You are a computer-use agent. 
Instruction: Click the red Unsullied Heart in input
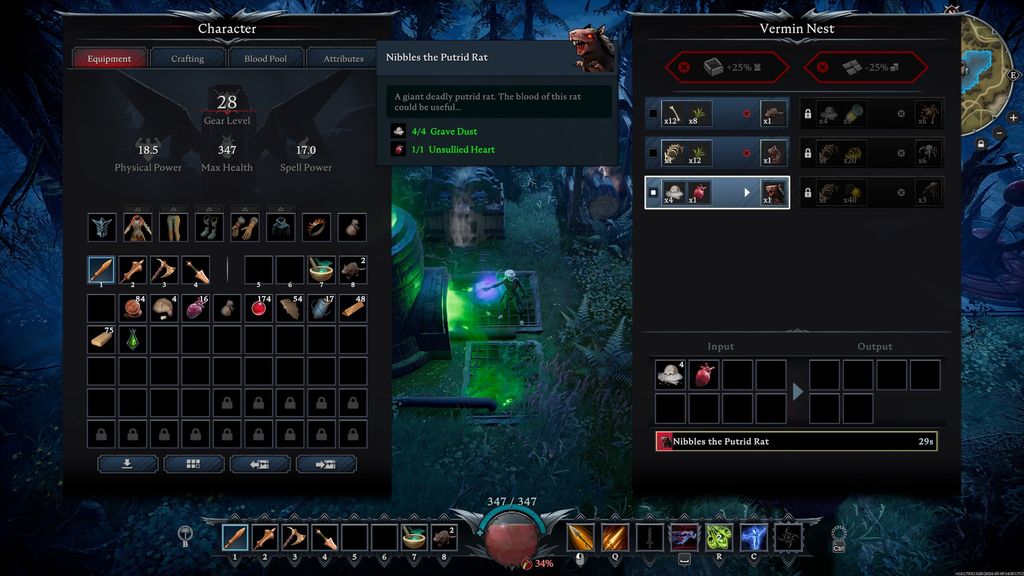[704, 375]
